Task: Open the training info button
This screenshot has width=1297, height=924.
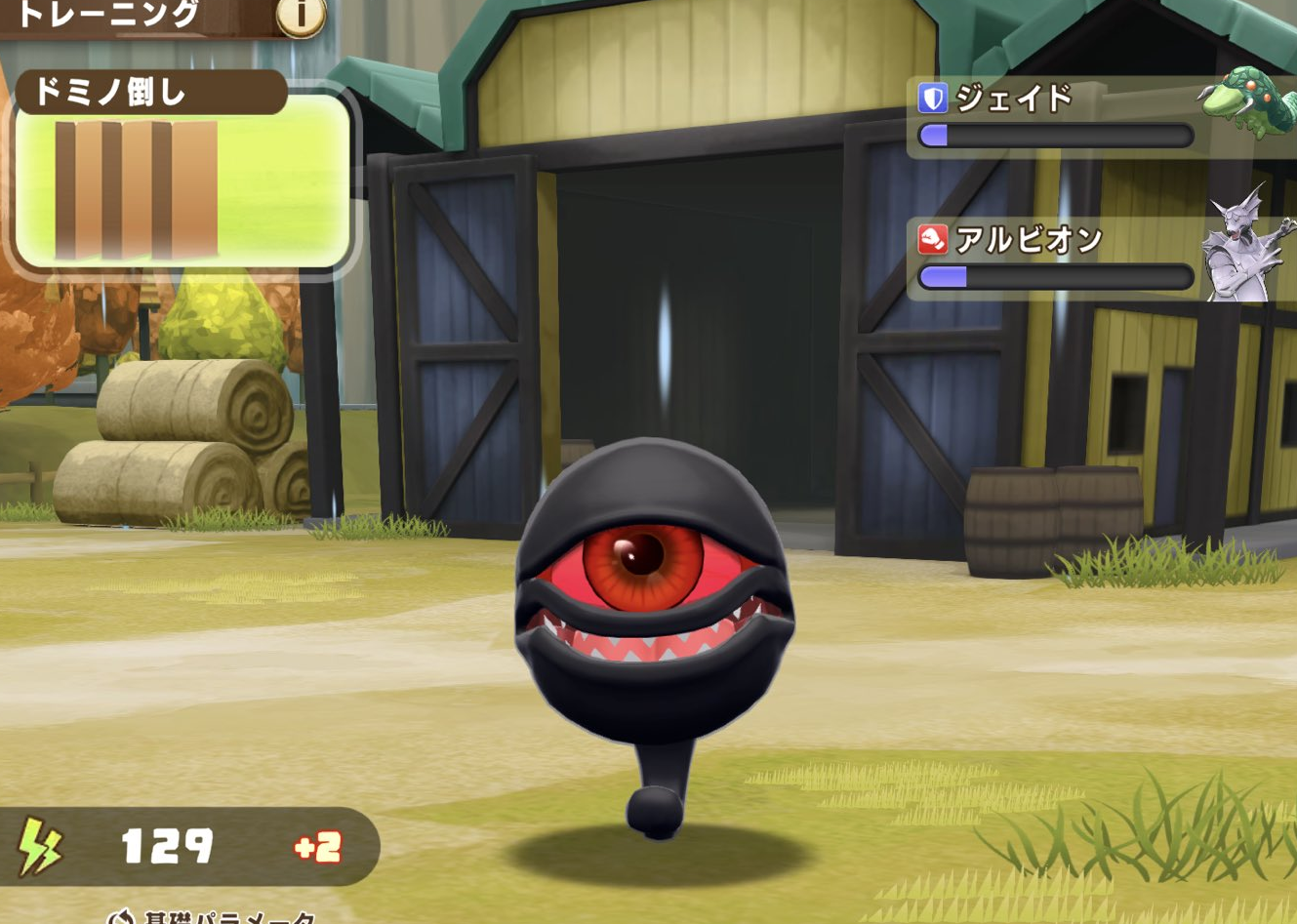Action: coord(300,16)
